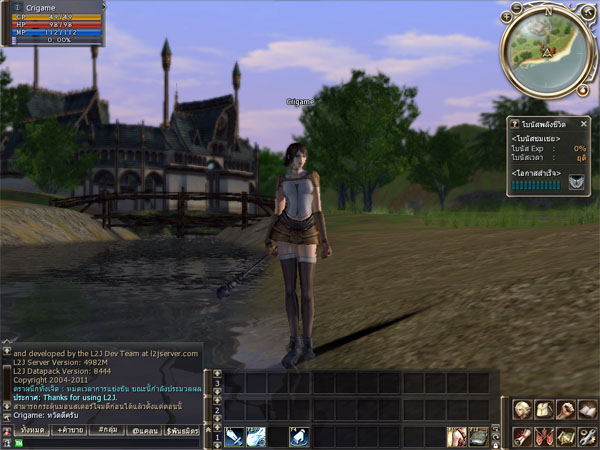The width and height of the screenshot is (600, 450).
Task: Click the minimap zoom-out minus button
Action: [516, 7]
